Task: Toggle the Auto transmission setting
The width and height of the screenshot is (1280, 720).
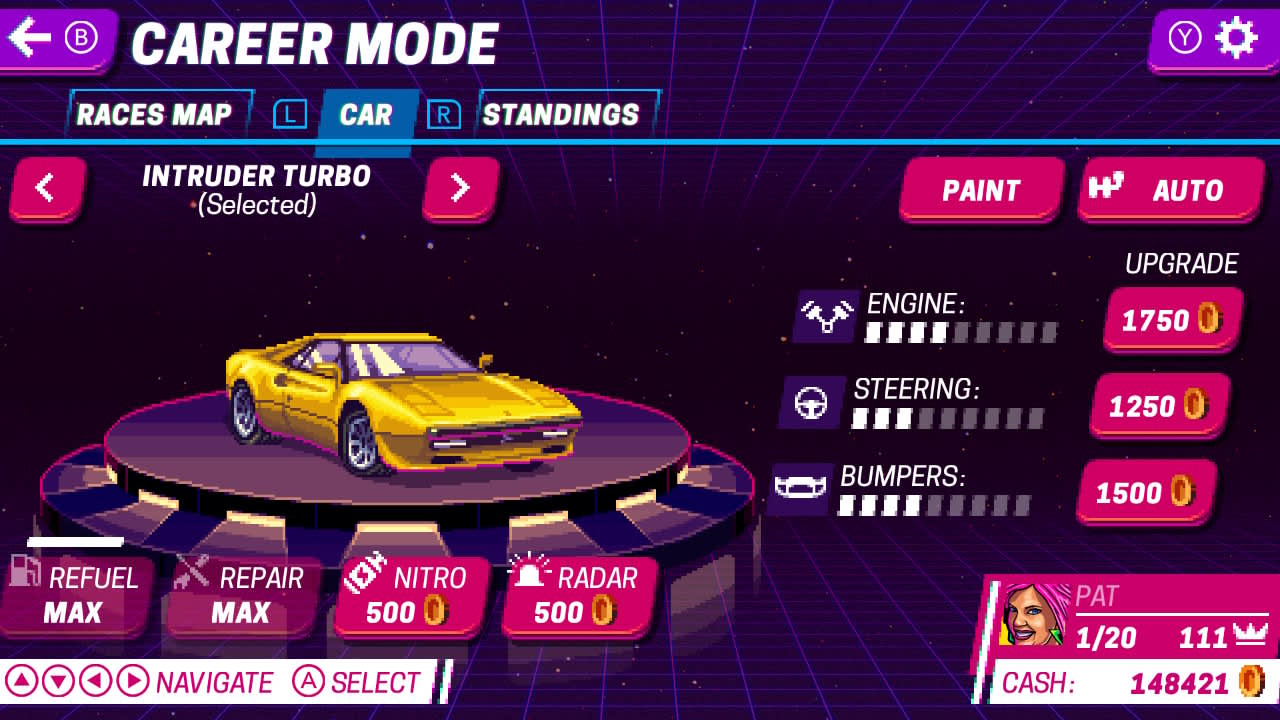Action: 1170,190
